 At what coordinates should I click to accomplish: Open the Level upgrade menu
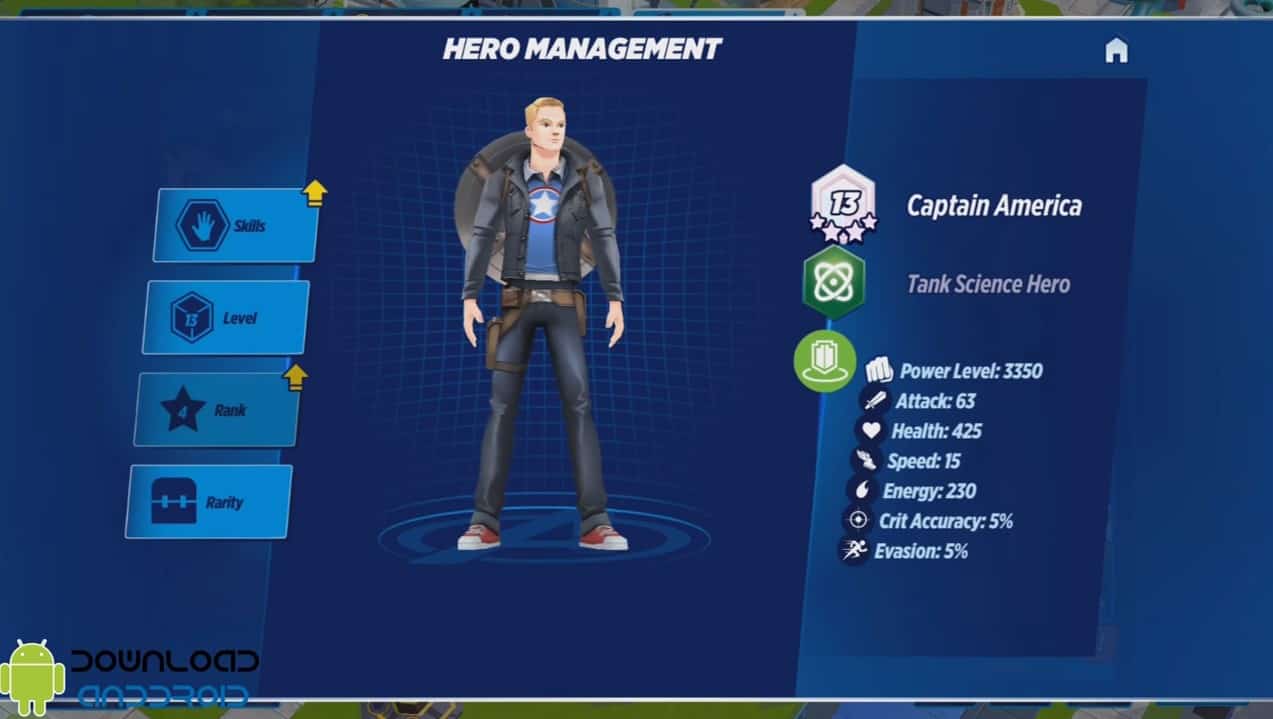point(226,318)
